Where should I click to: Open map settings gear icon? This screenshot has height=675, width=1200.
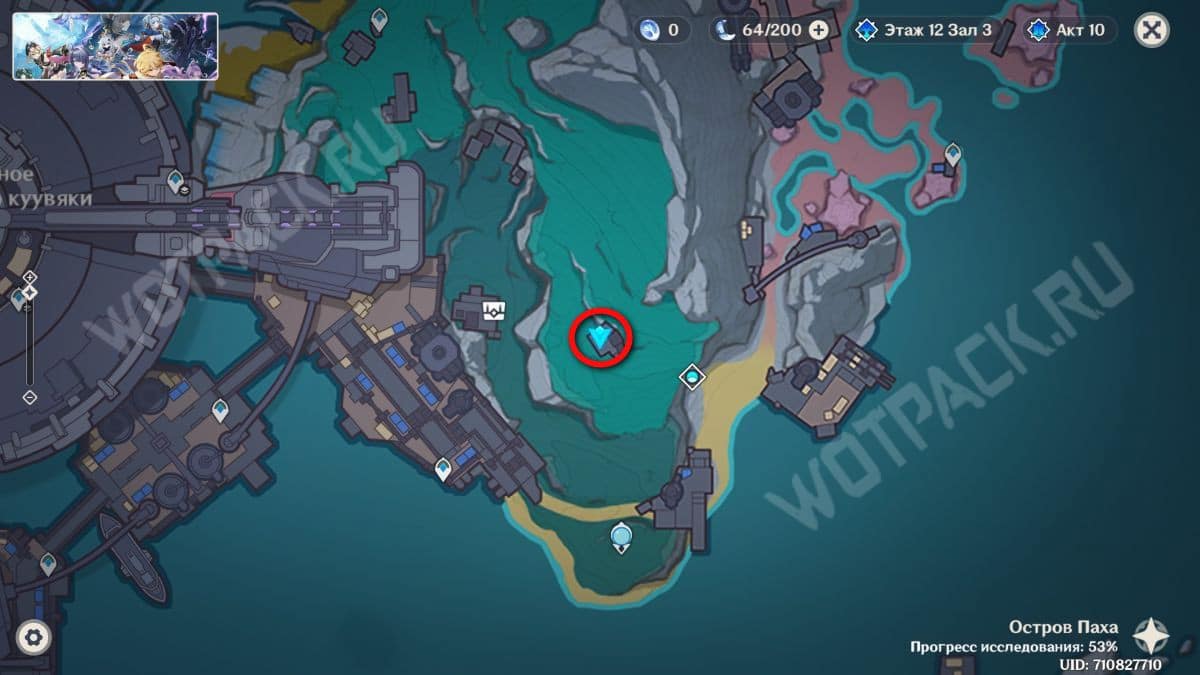click(x=34, y=636)
